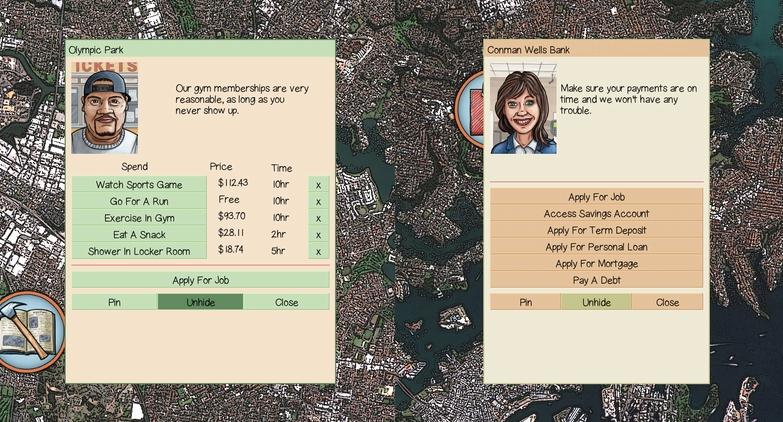Choose Watch Sports Game at Olympic Park
The image size is (783, 422).
click(138, 184)
